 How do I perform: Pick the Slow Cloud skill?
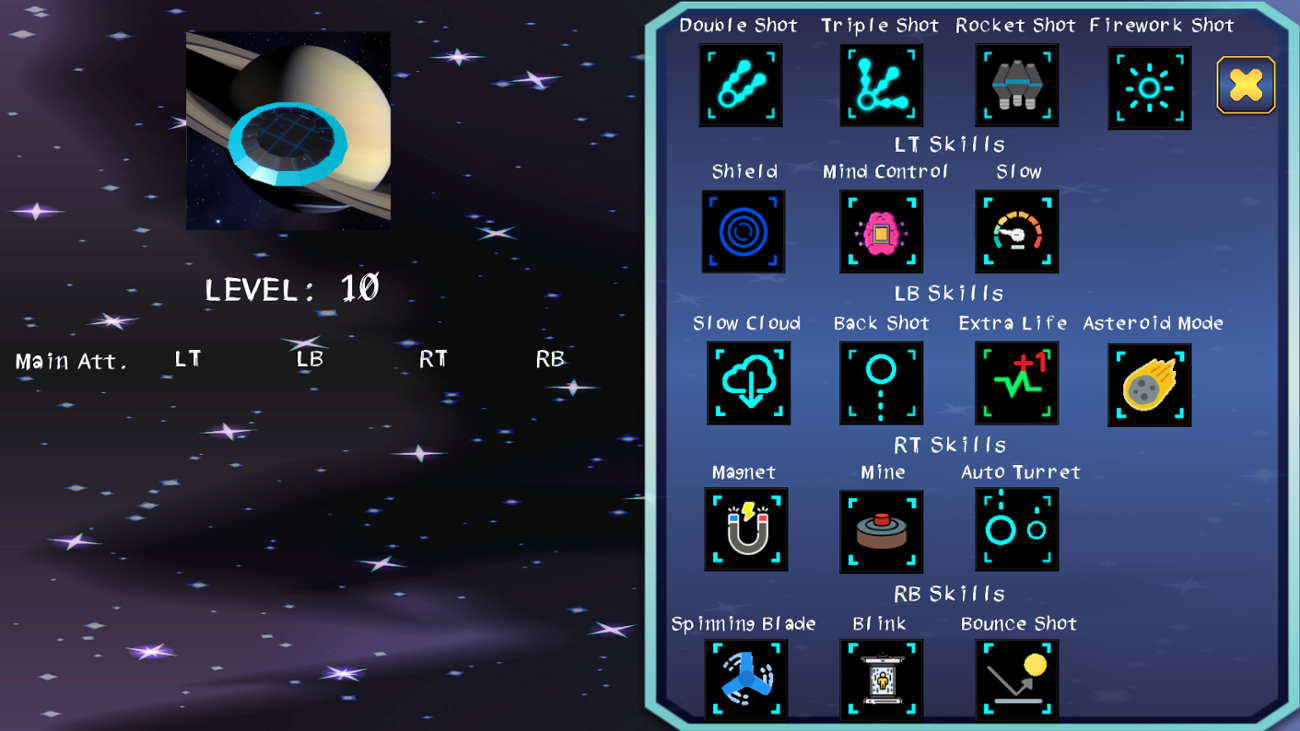pos(748,383)
